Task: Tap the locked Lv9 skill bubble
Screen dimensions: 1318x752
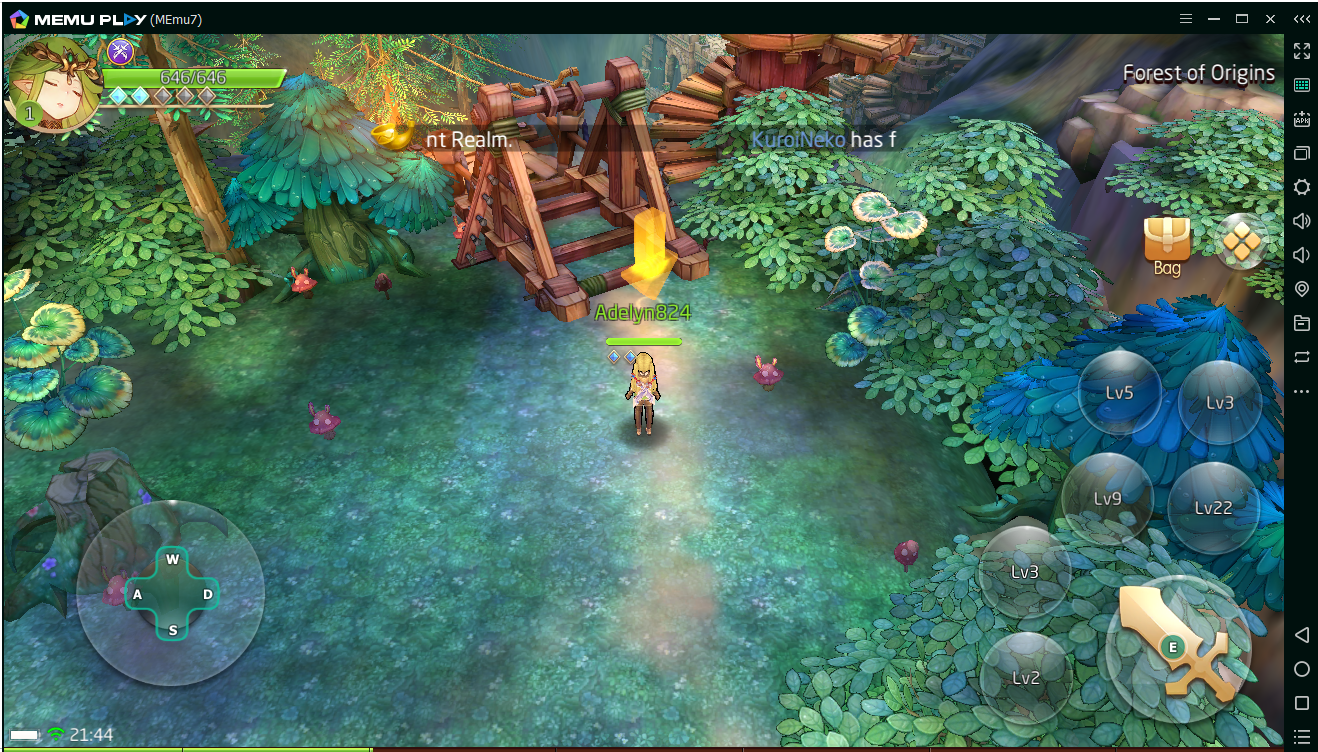Action: click(x=1107, y=498)
